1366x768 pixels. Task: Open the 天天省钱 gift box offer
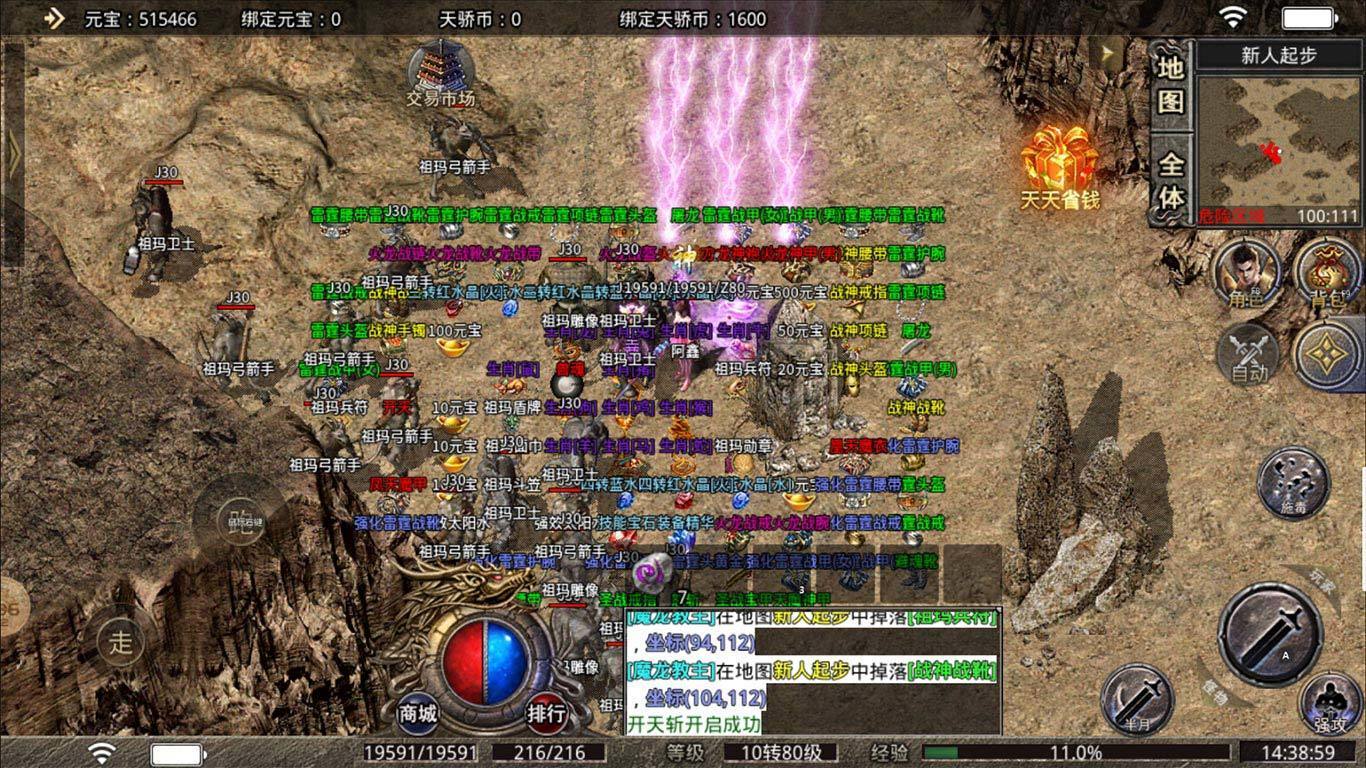pyautogui.click(x=1059, y=164)
